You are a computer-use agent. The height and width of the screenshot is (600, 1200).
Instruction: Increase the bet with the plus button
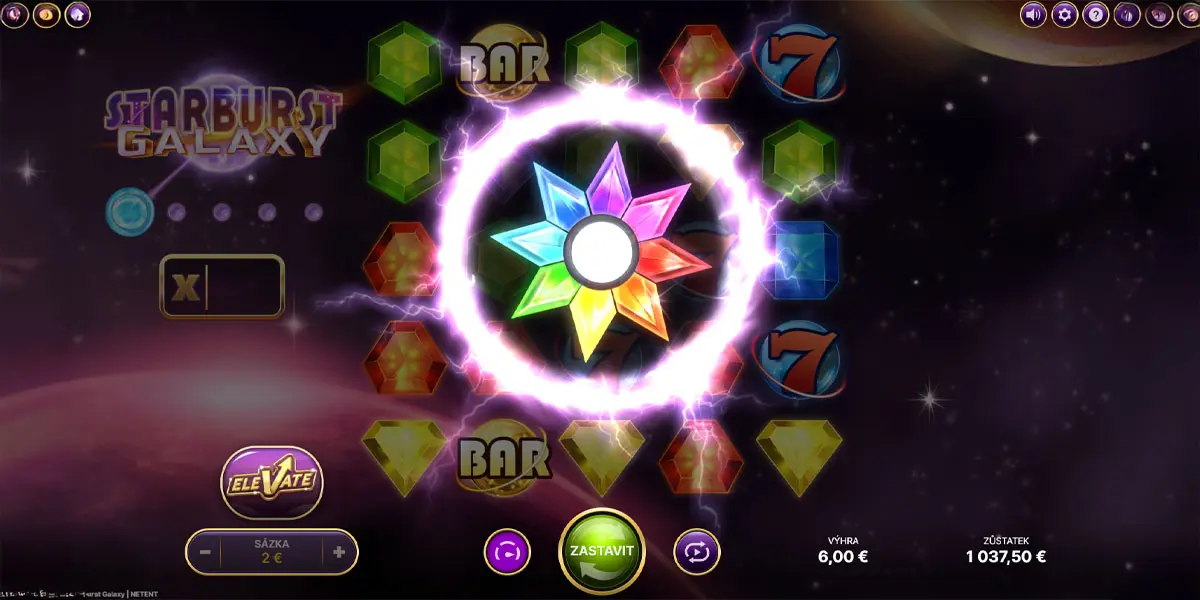[339, 551]
